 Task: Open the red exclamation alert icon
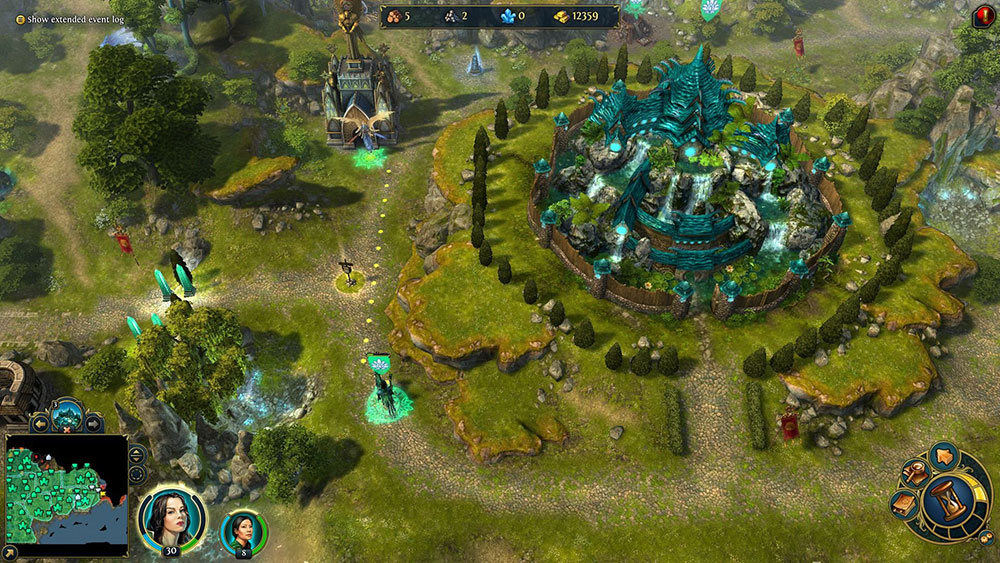982,17
